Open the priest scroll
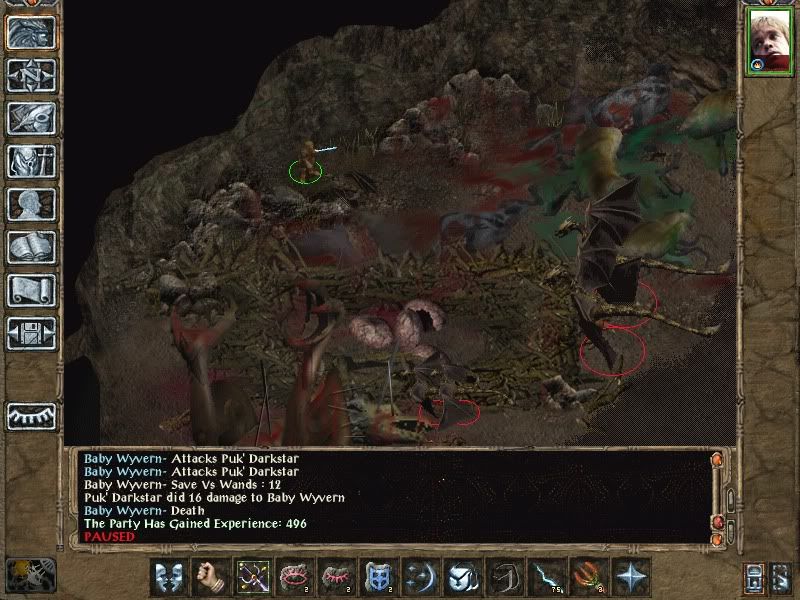This screenshot has width=800, height=600. [31, 290]
